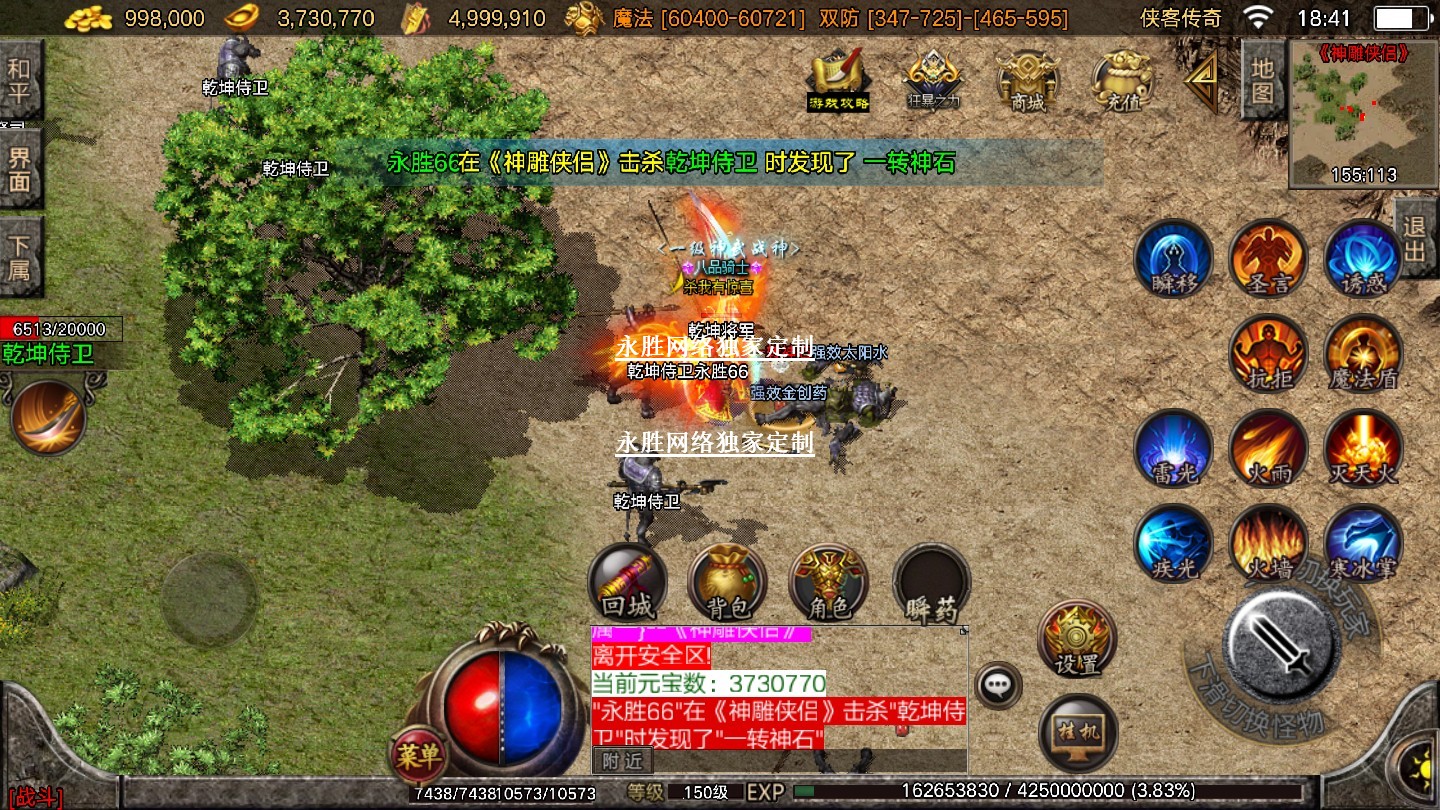Open the 背包 backpack
The height and width of the screenshot is (810, 1440).
(728, 583)
